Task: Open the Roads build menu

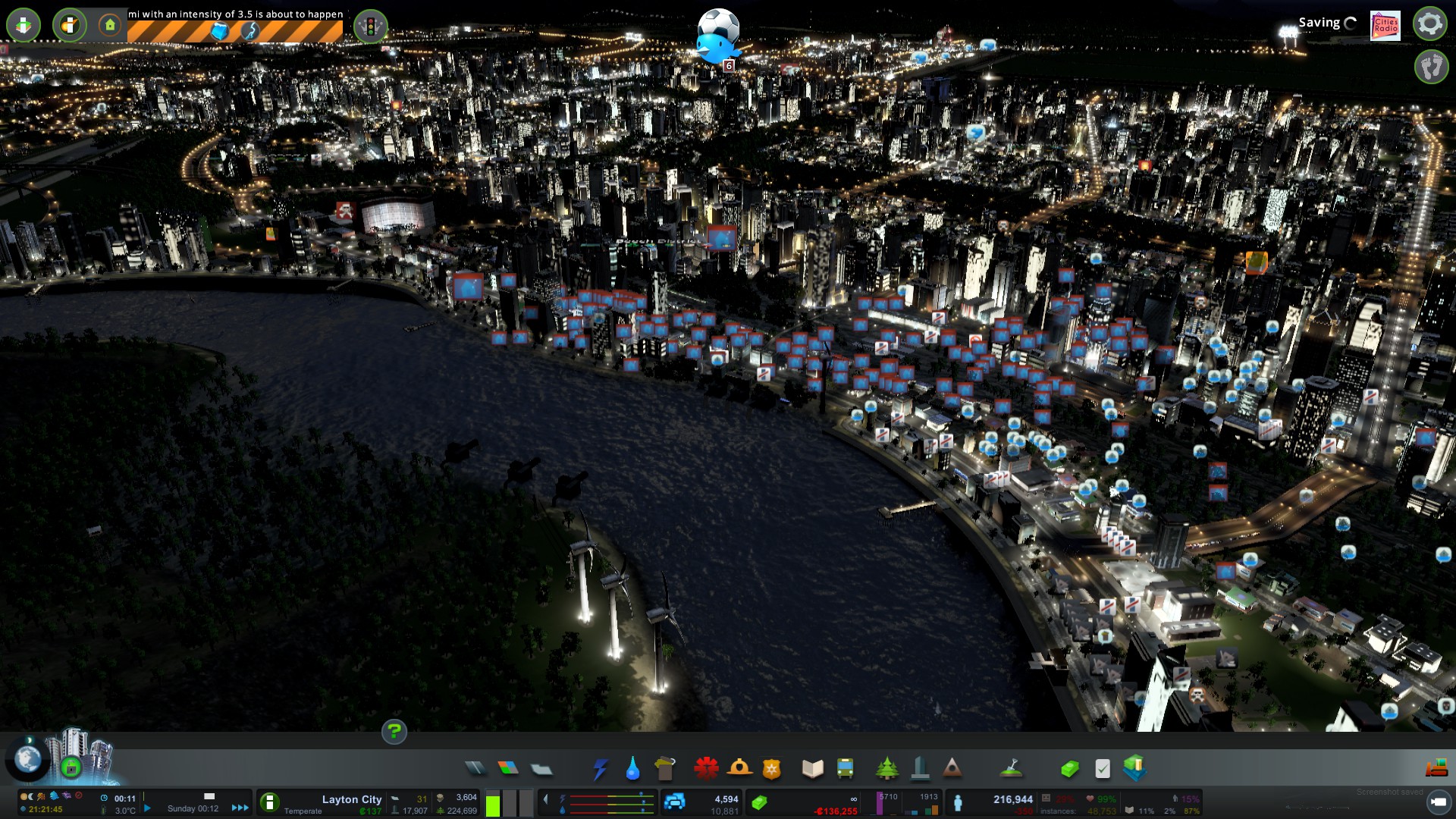Action: point(475,769)
